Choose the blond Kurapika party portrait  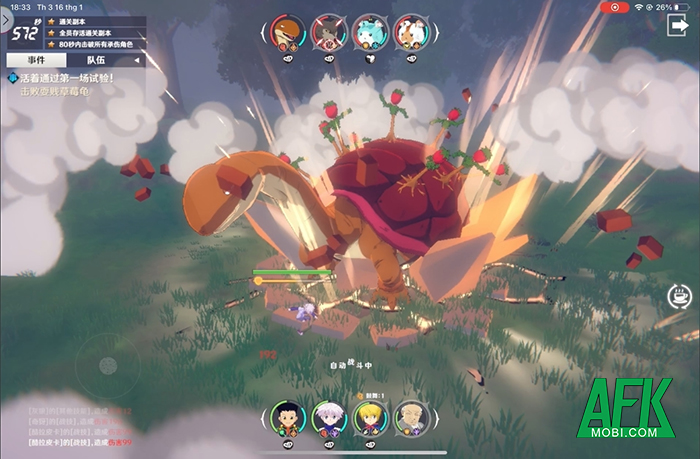pos(369,417)
